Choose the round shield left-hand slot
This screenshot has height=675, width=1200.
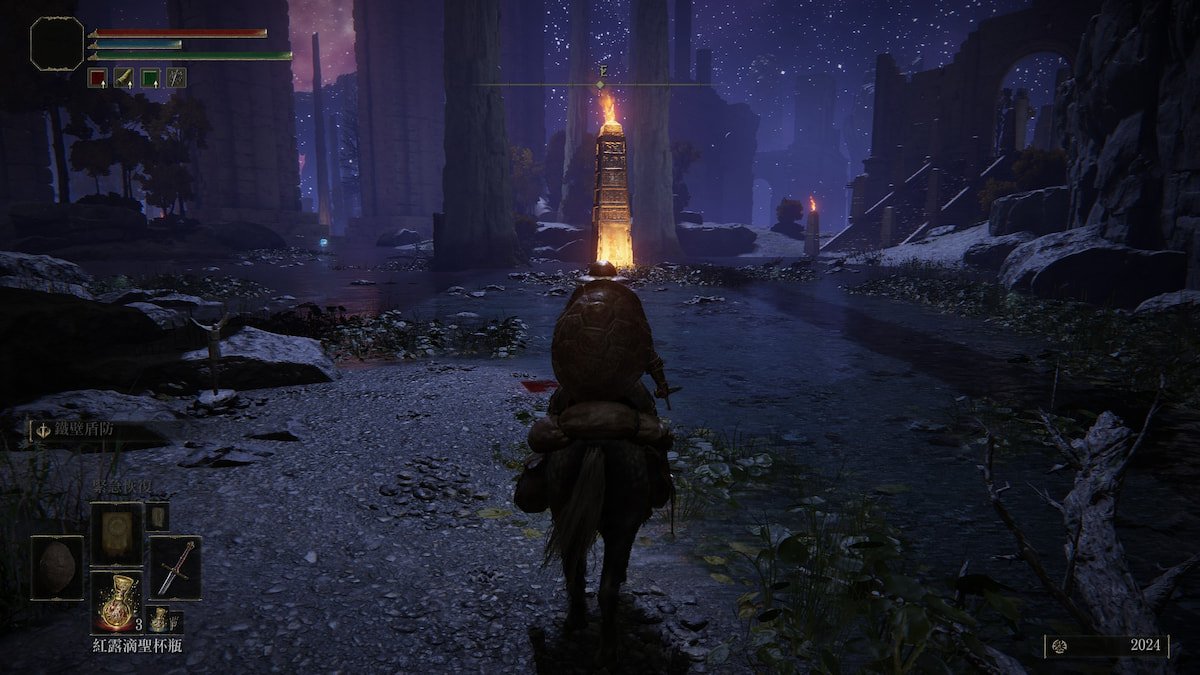pyautogui.click(x=57, y=567)
